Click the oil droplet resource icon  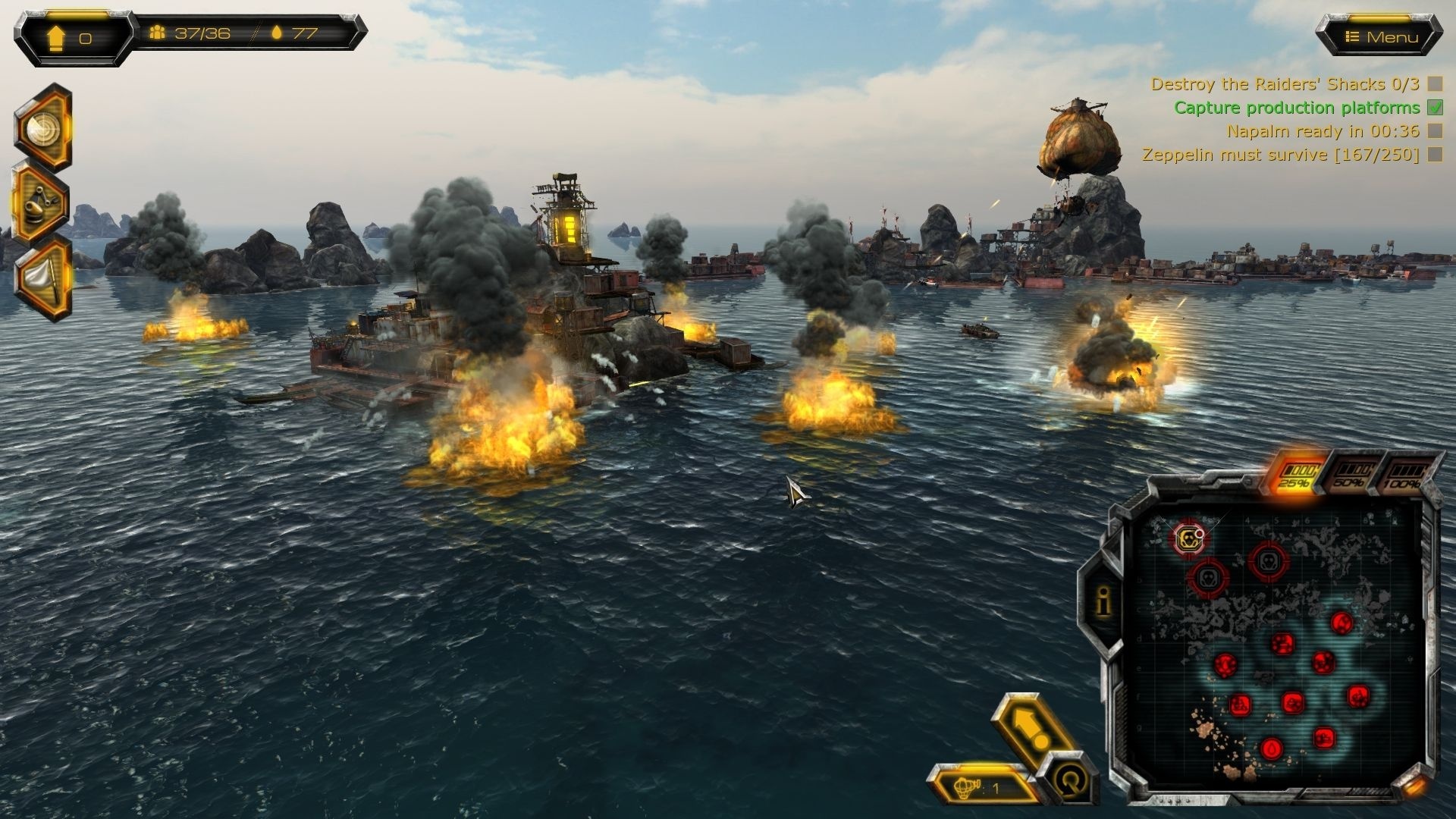[x=278, y=33]
